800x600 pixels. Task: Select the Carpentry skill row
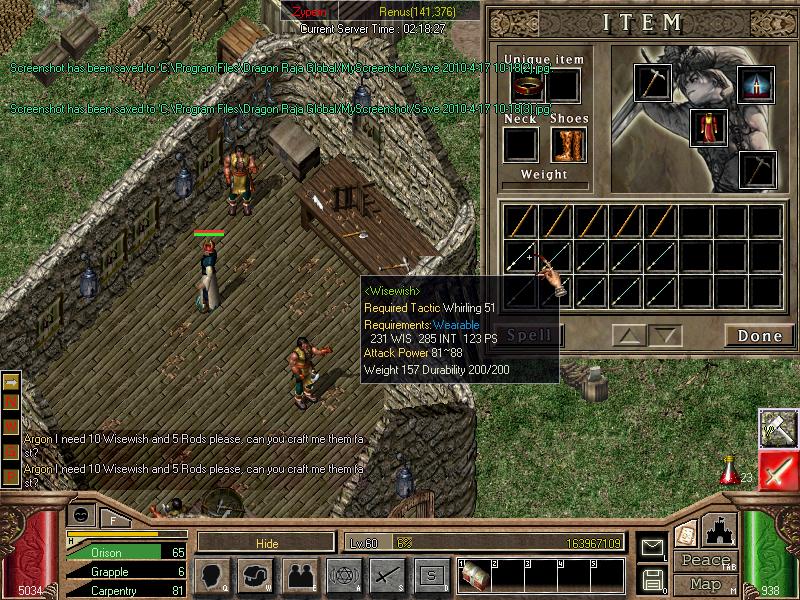pos(125,591)
